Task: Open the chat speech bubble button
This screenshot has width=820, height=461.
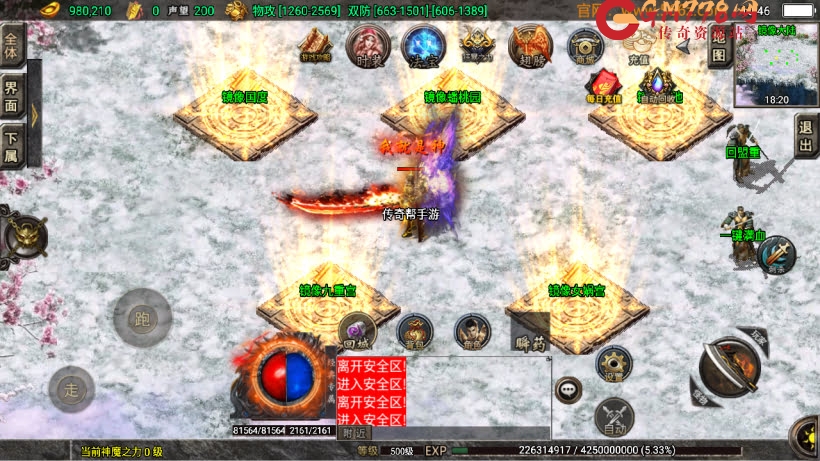Action: click(569, 390)
